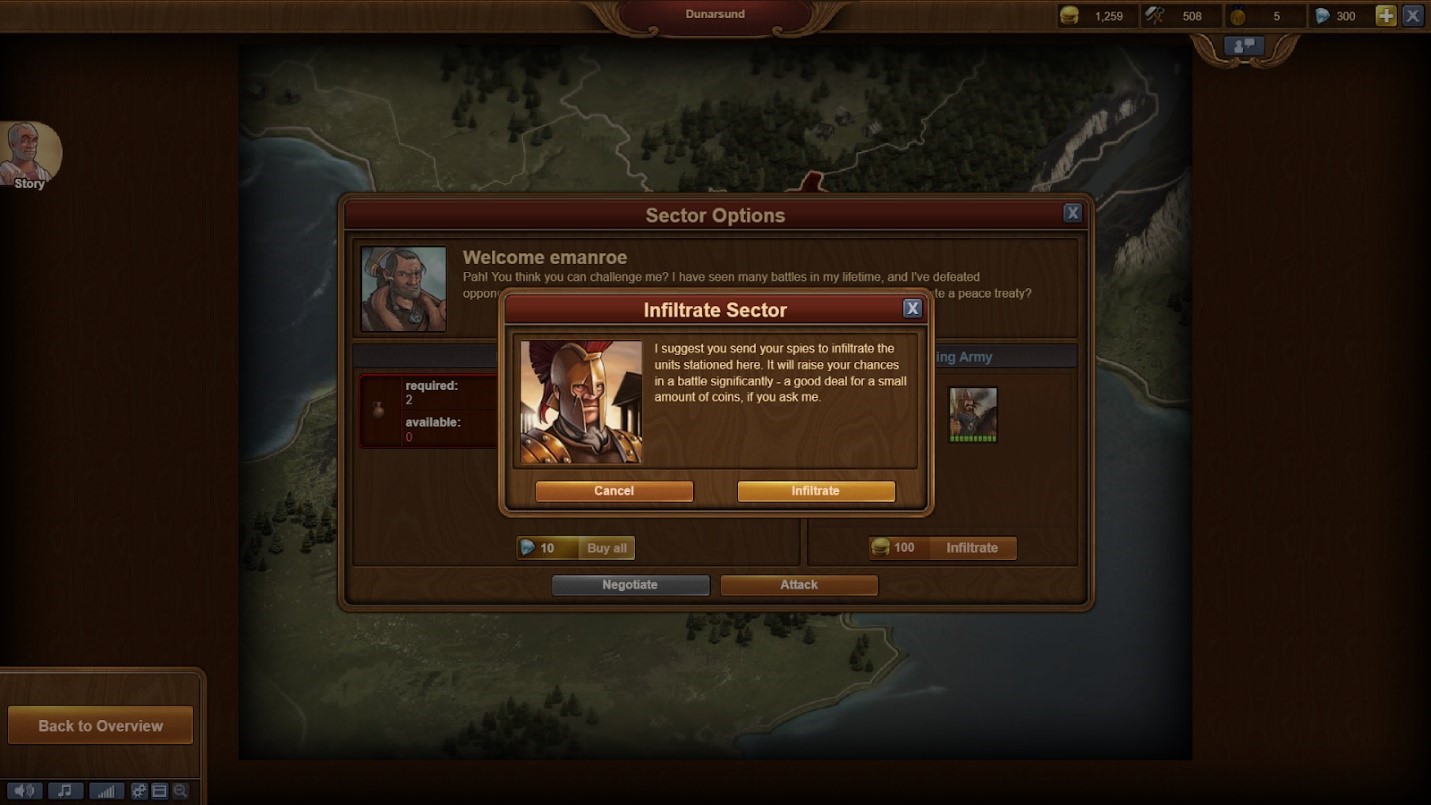
Task: Toggle fullscreen with the window icon
Action: click(159, 791)
